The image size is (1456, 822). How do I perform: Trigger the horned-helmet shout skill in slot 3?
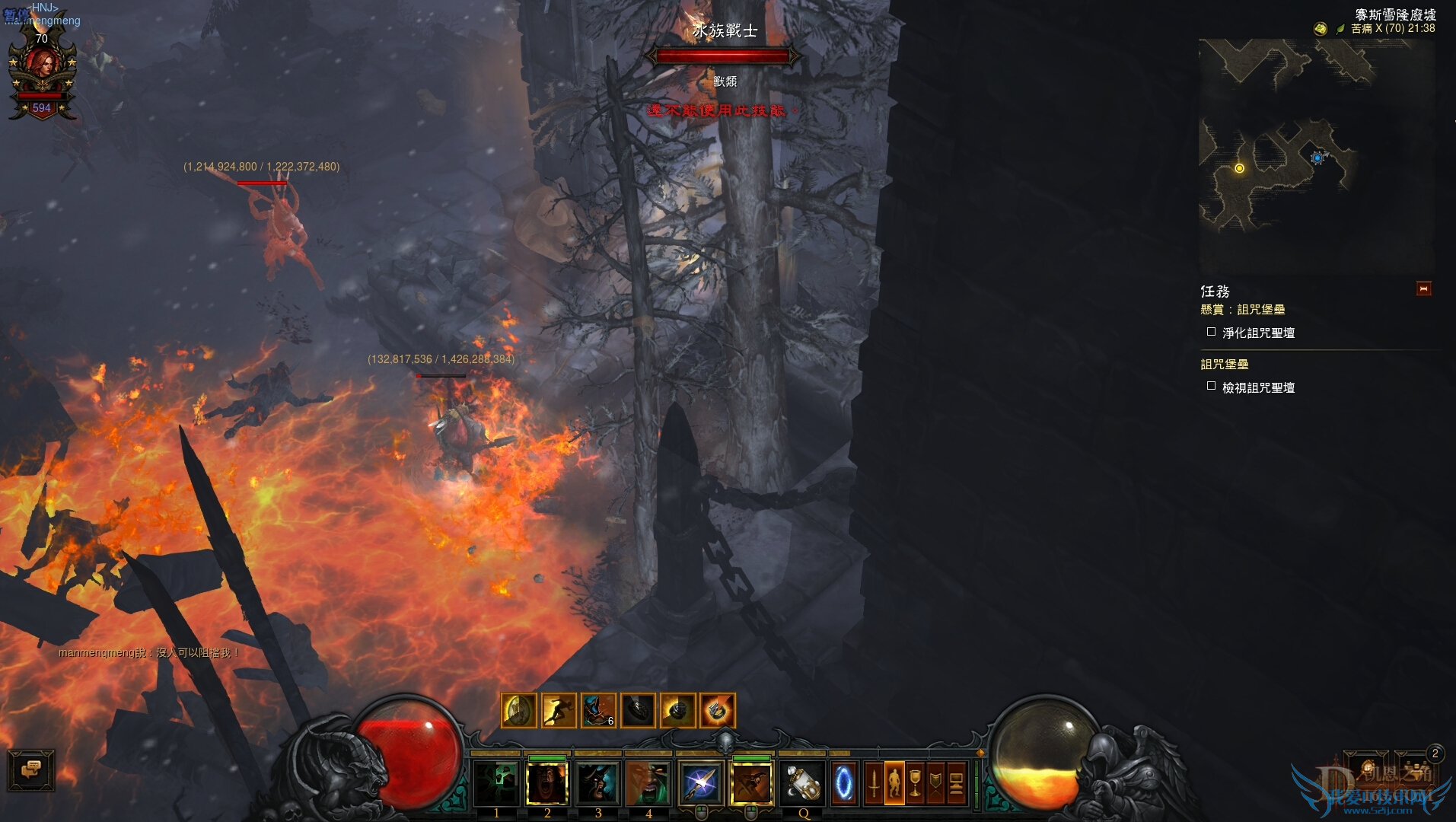coord(598,783)
